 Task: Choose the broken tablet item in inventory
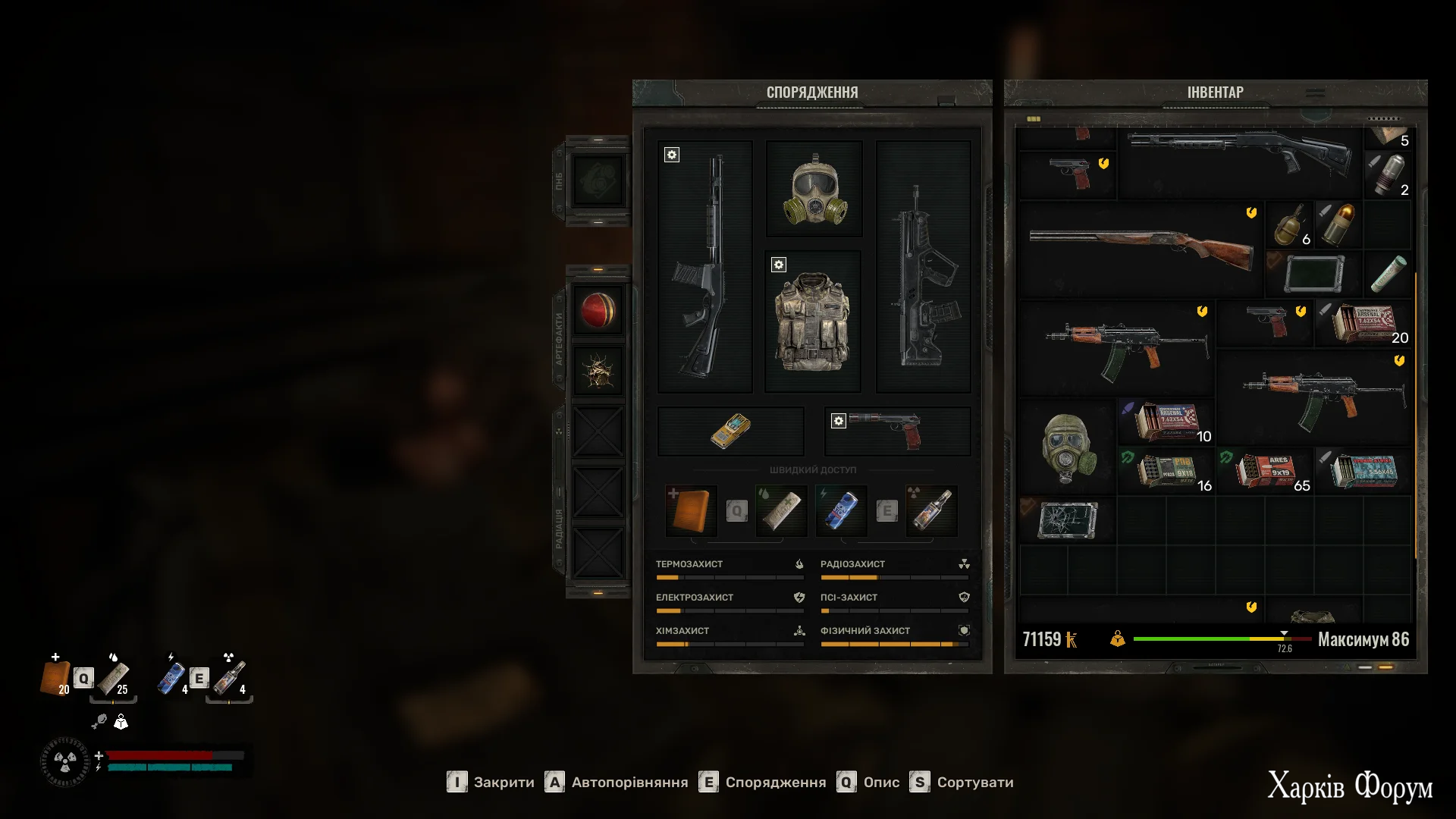click(x=1068, y=520)
